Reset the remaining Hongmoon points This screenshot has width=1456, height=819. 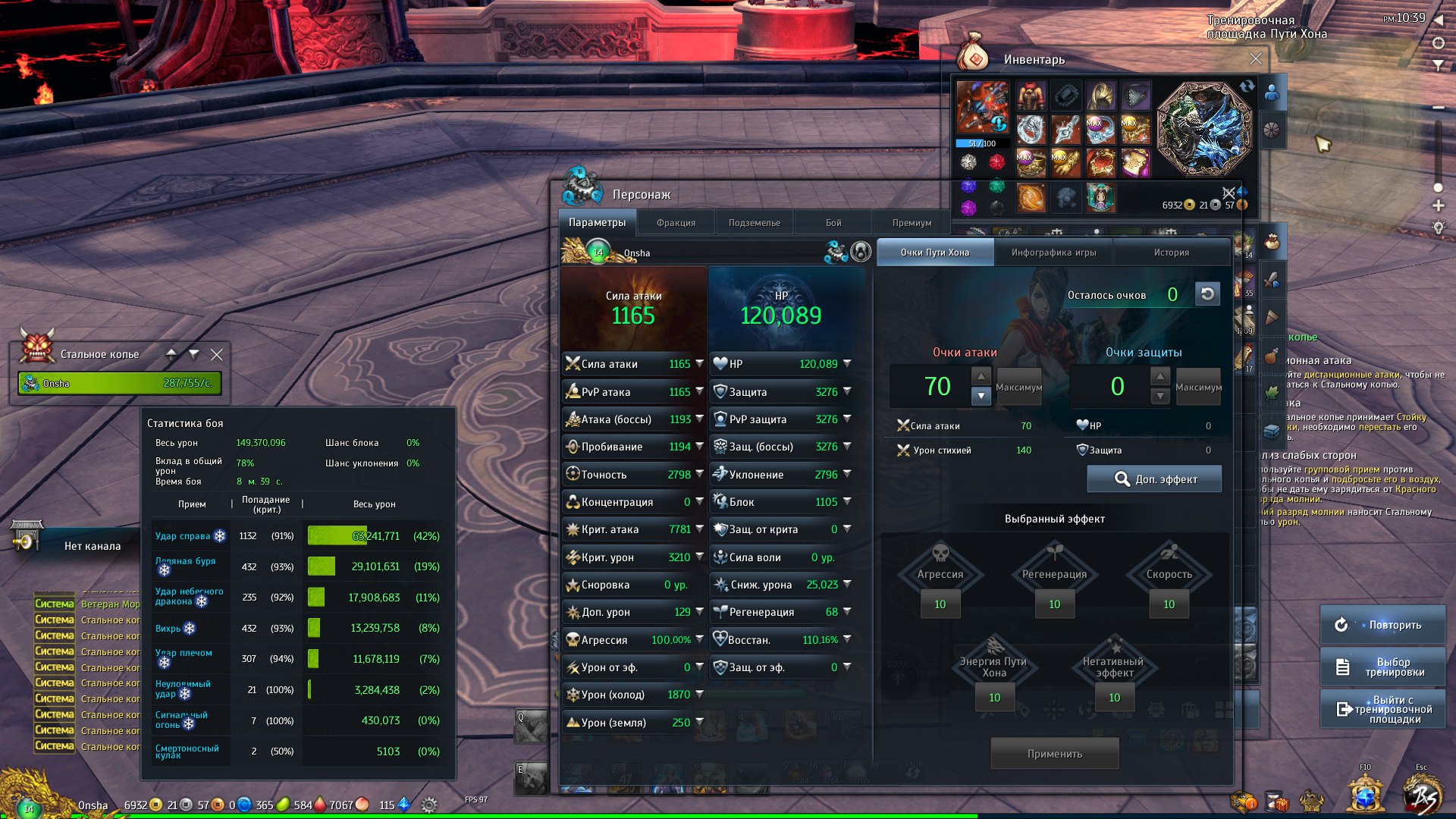click(x=1207, y=294)
